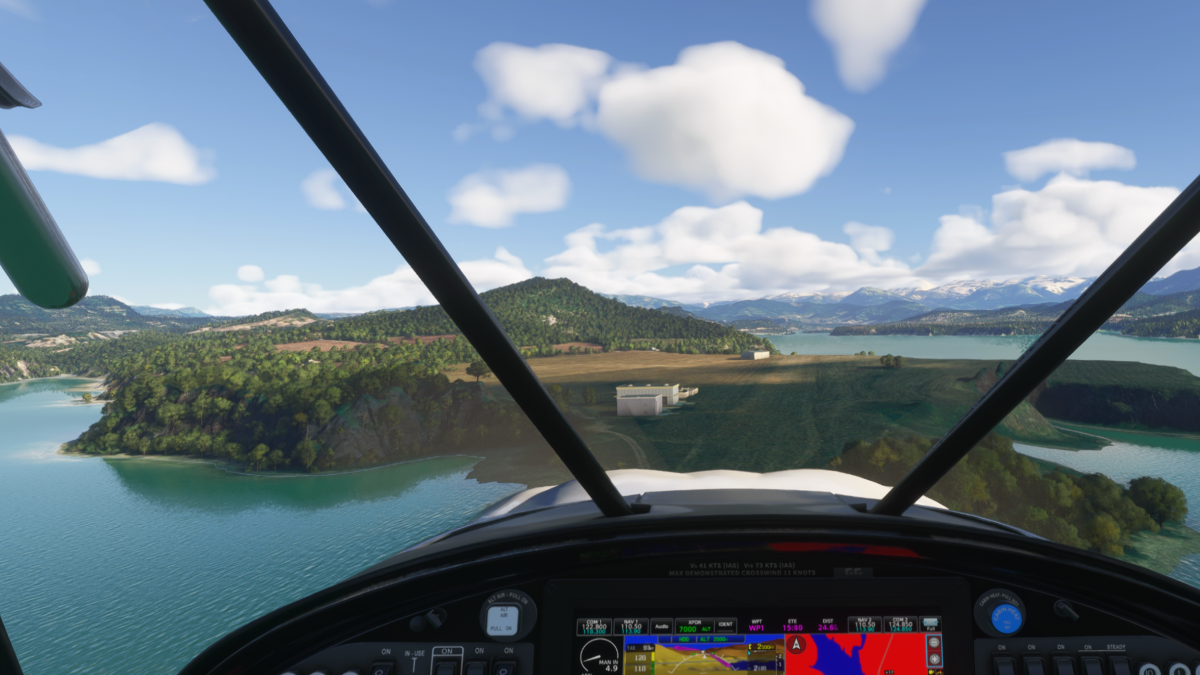1200x675 pixels.
Task: Select the NAV 2 frequency box
Action: coord(864,625)
